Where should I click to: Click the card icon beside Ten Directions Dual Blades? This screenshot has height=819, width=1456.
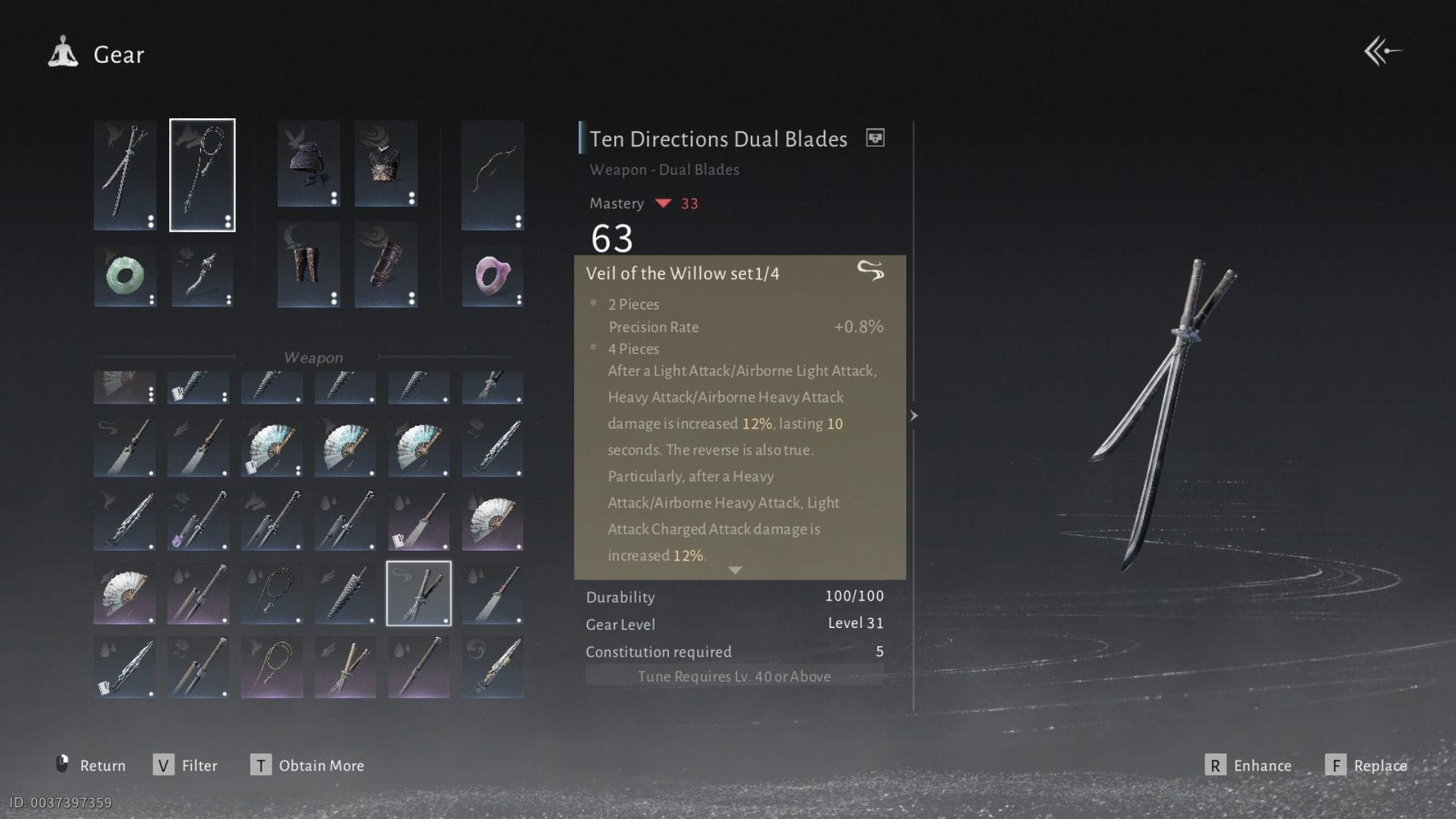875,138
